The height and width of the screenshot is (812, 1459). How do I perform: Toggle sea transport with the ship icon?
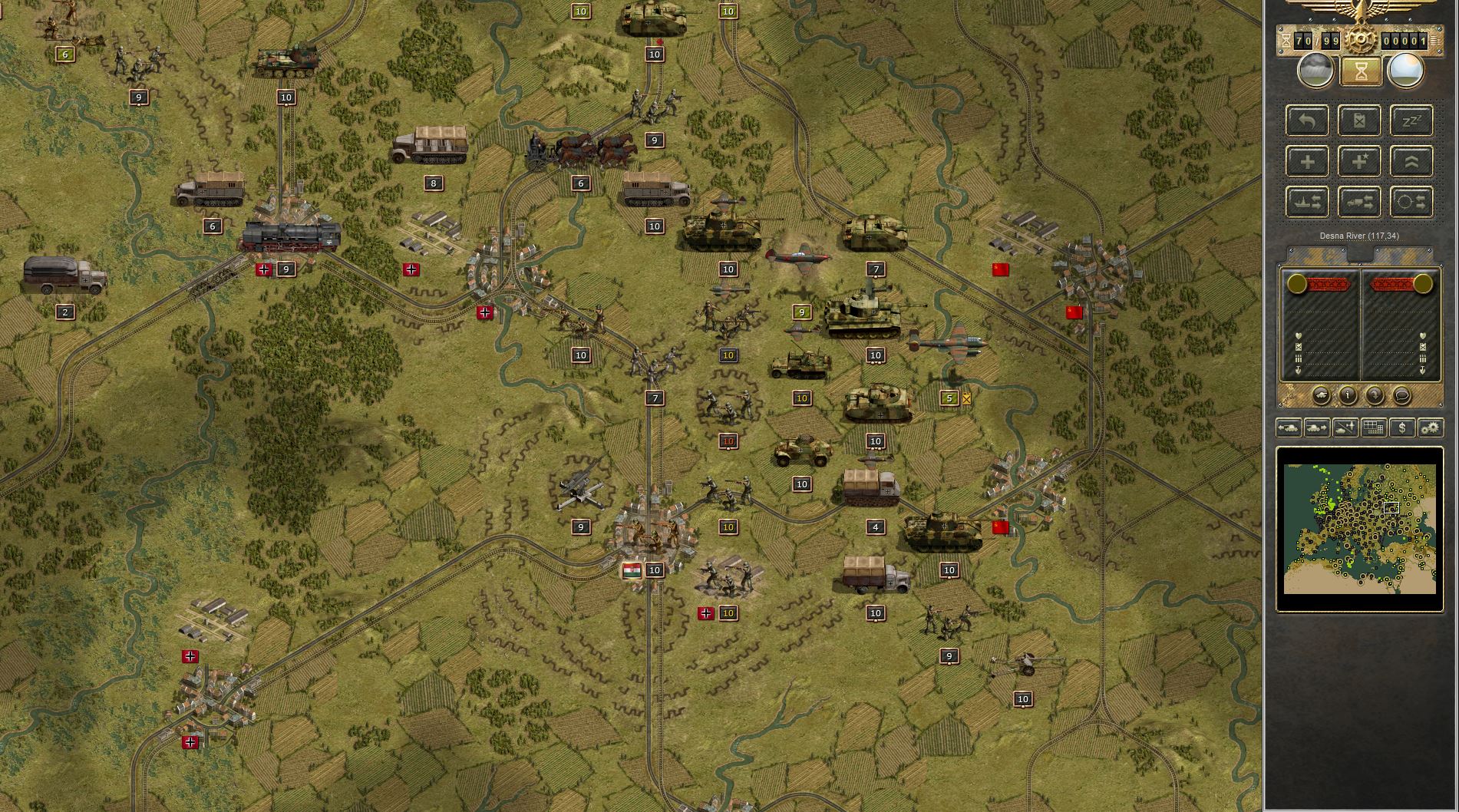1306,203
